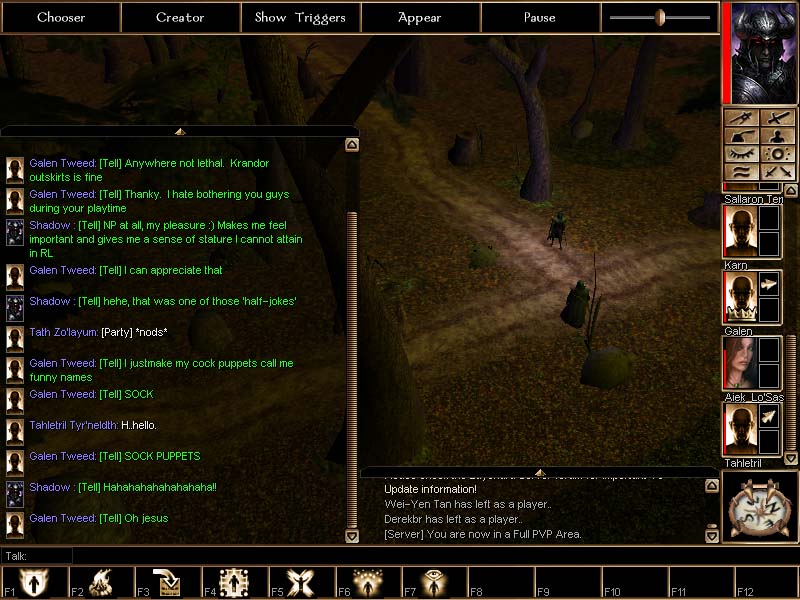Screen dimensions: 800x600
Task: Collapse the chat window with top arrow
Action: [x=180, y=131]
